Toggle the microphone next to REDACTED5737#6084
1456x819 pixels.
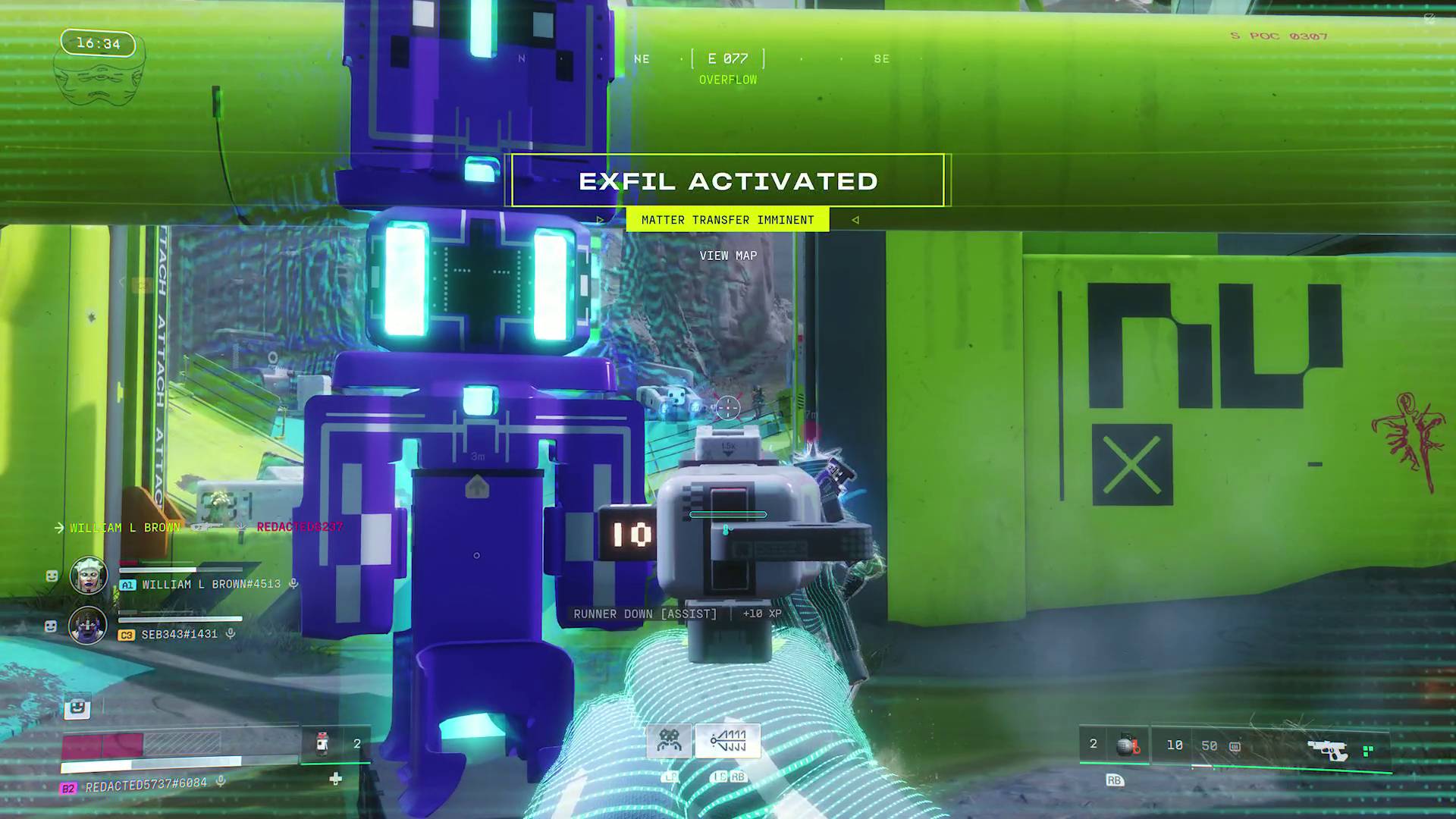pos(220,782)
